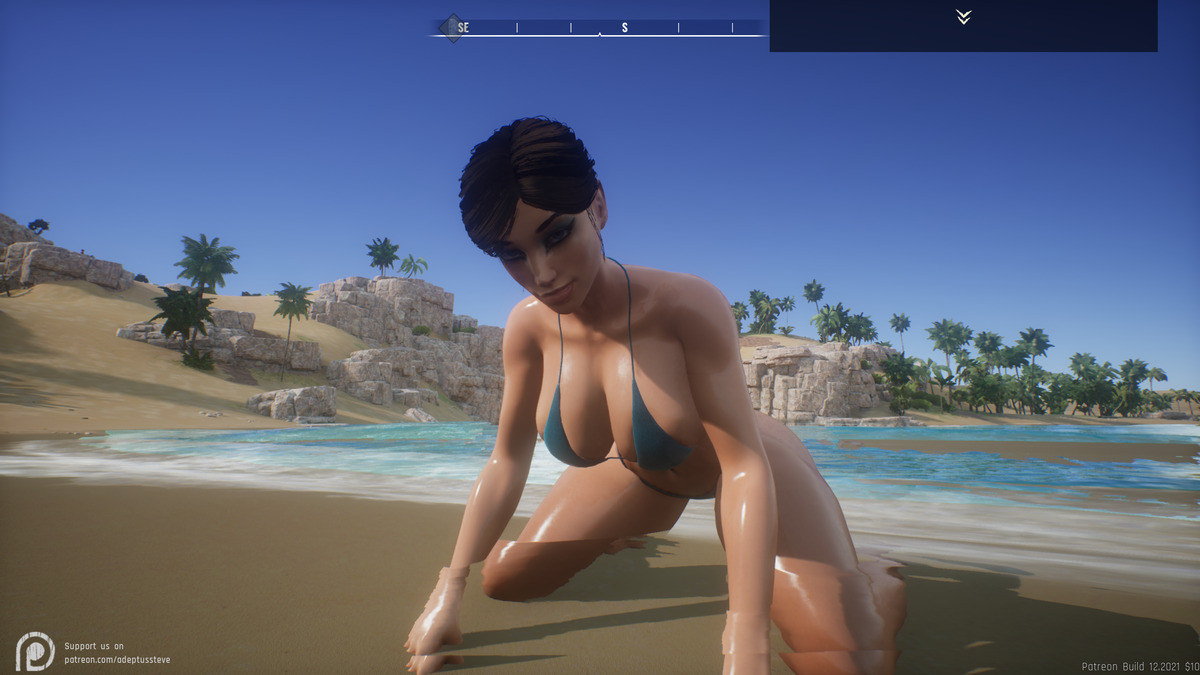Expand the collapsed panel with double chevron
1200x675 pixels.
pos(963,17)
